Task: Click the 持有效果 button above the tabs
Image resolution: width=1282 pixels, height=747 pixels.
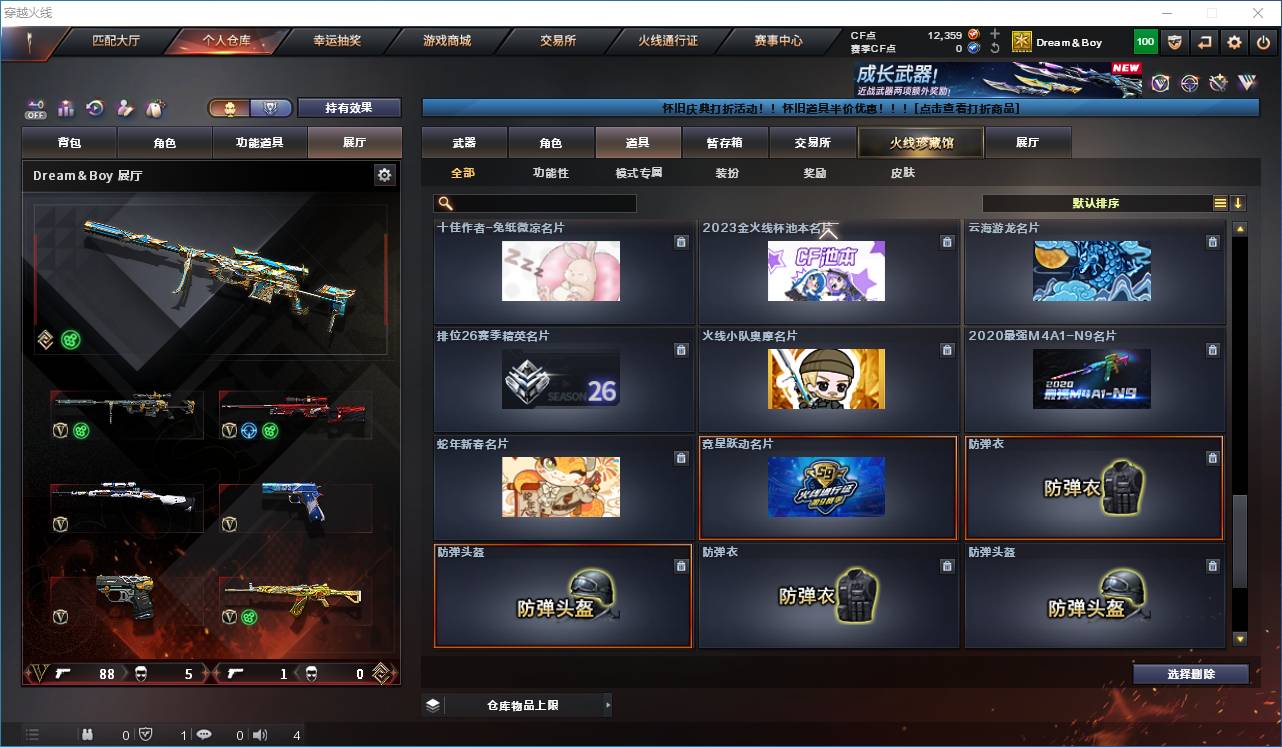Action: 349,107
